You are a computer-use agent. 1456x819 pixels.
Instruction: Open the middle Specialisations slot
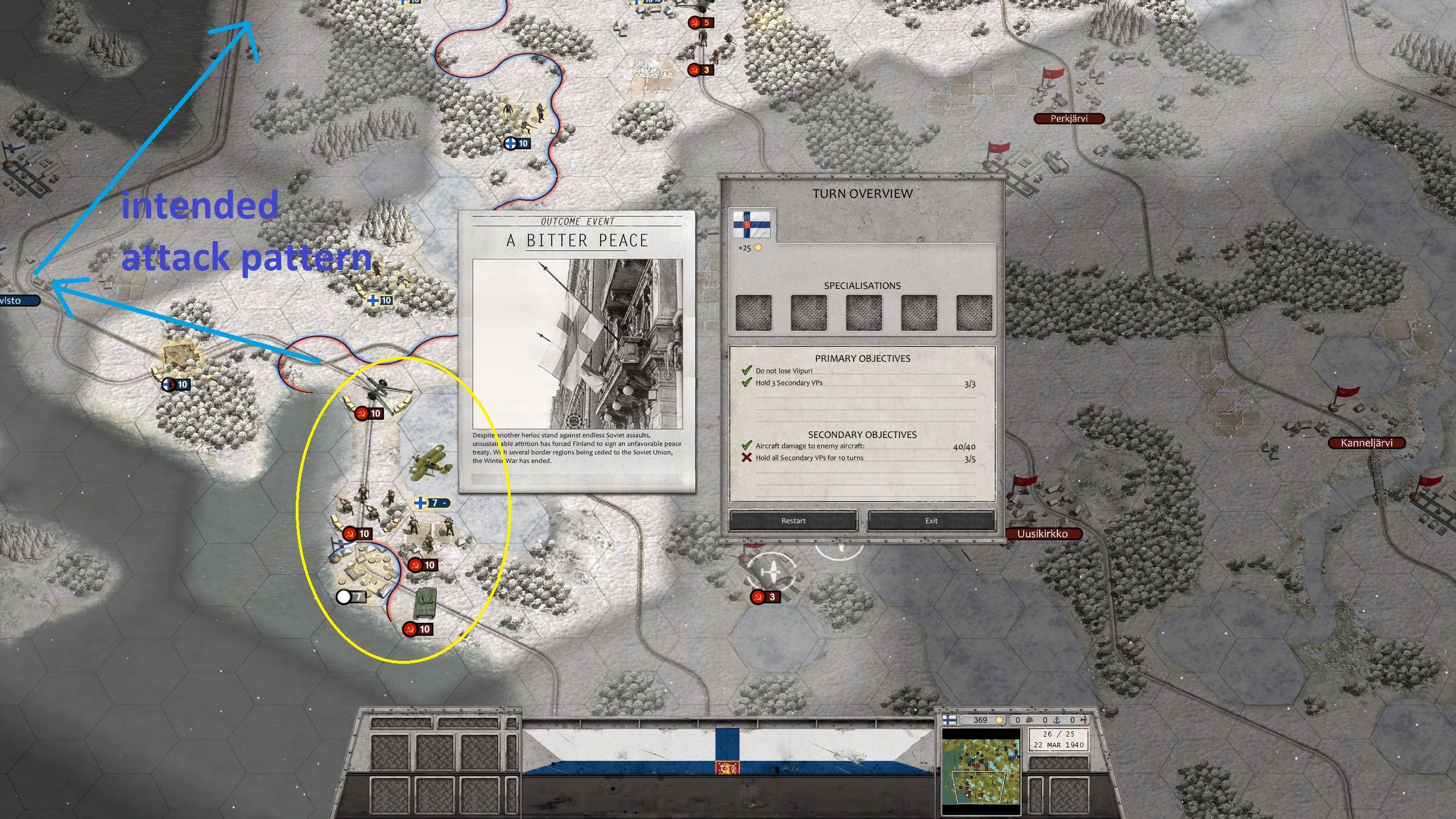864,312
